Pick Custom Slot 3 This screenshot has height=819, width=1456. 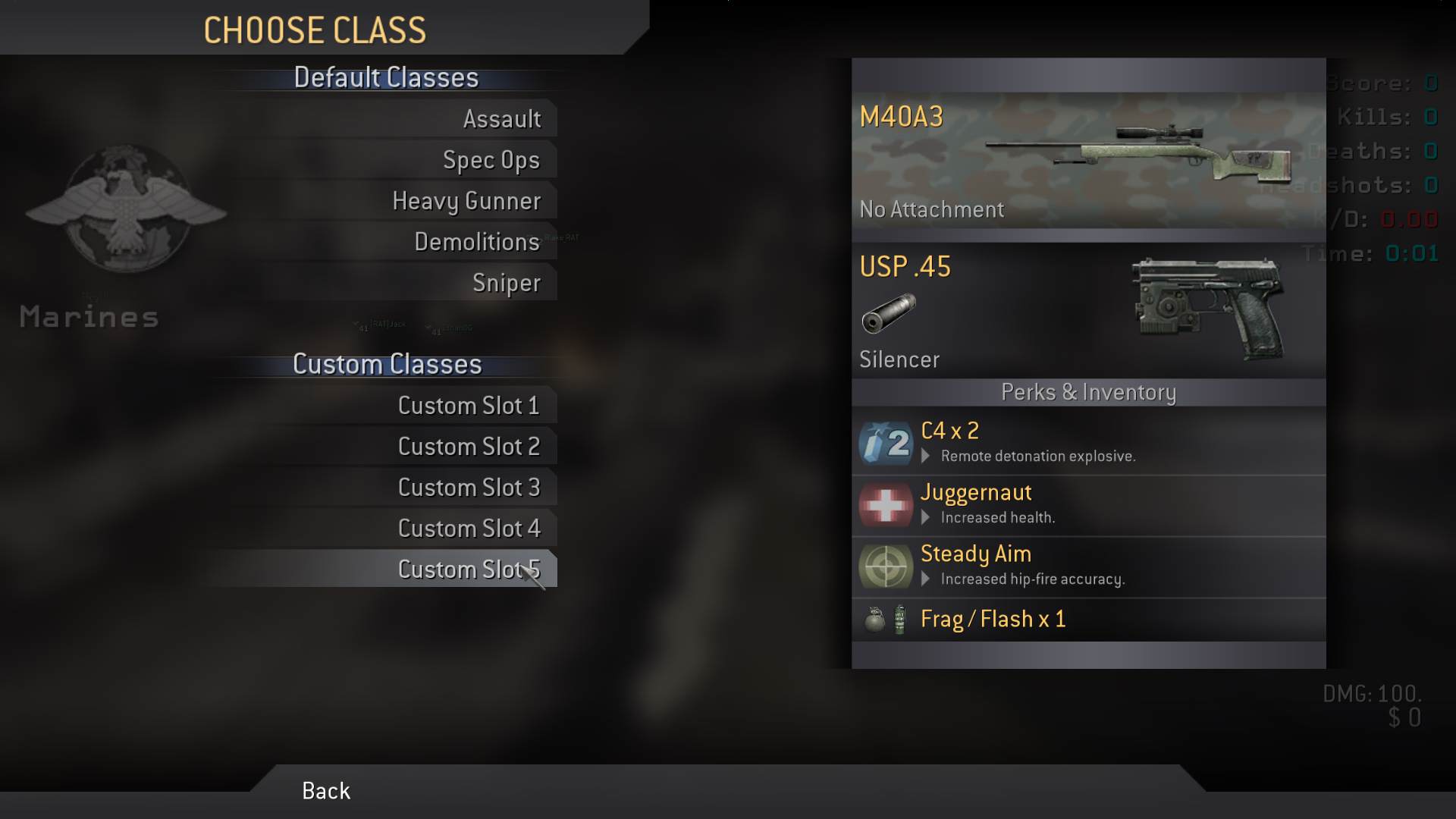click(x=469, y=488)
